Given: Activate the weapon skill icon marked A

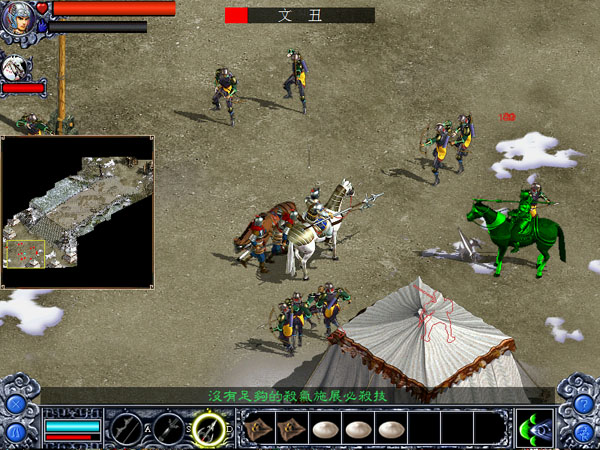Looking at the screenshot, I should point(126,427).
